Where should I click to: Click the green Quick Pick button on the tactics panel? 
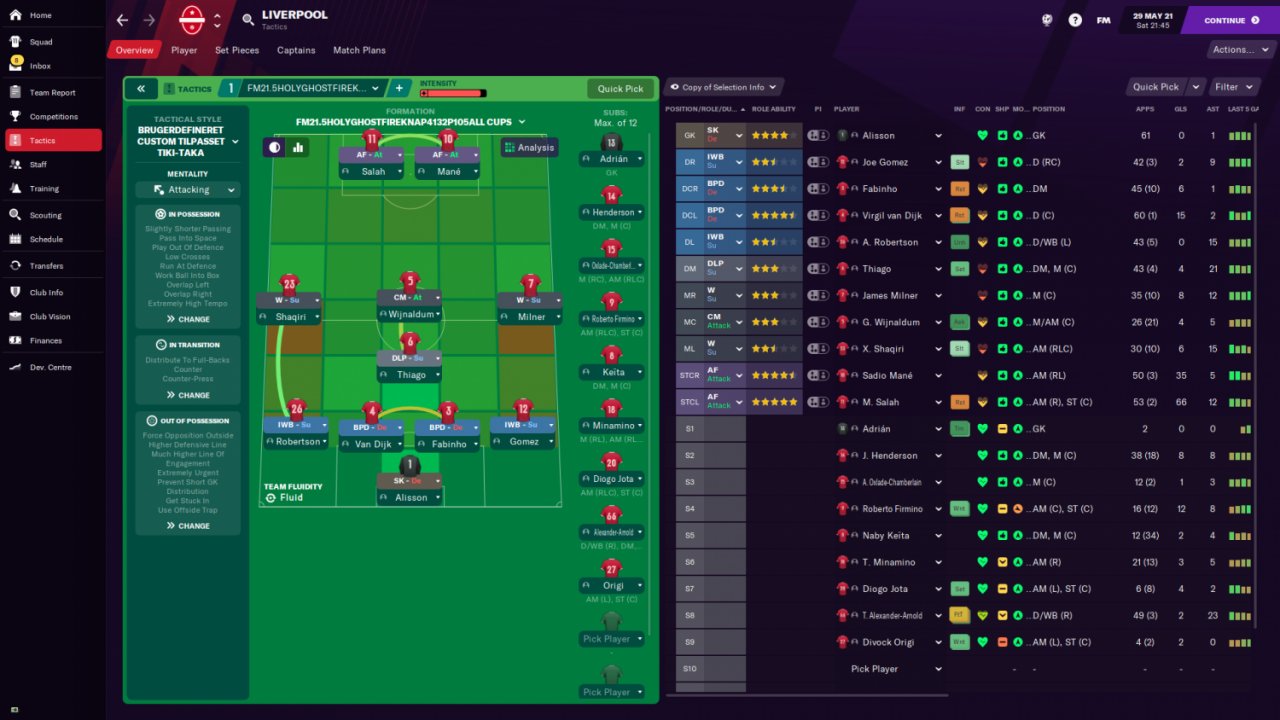tap(620, 89)
